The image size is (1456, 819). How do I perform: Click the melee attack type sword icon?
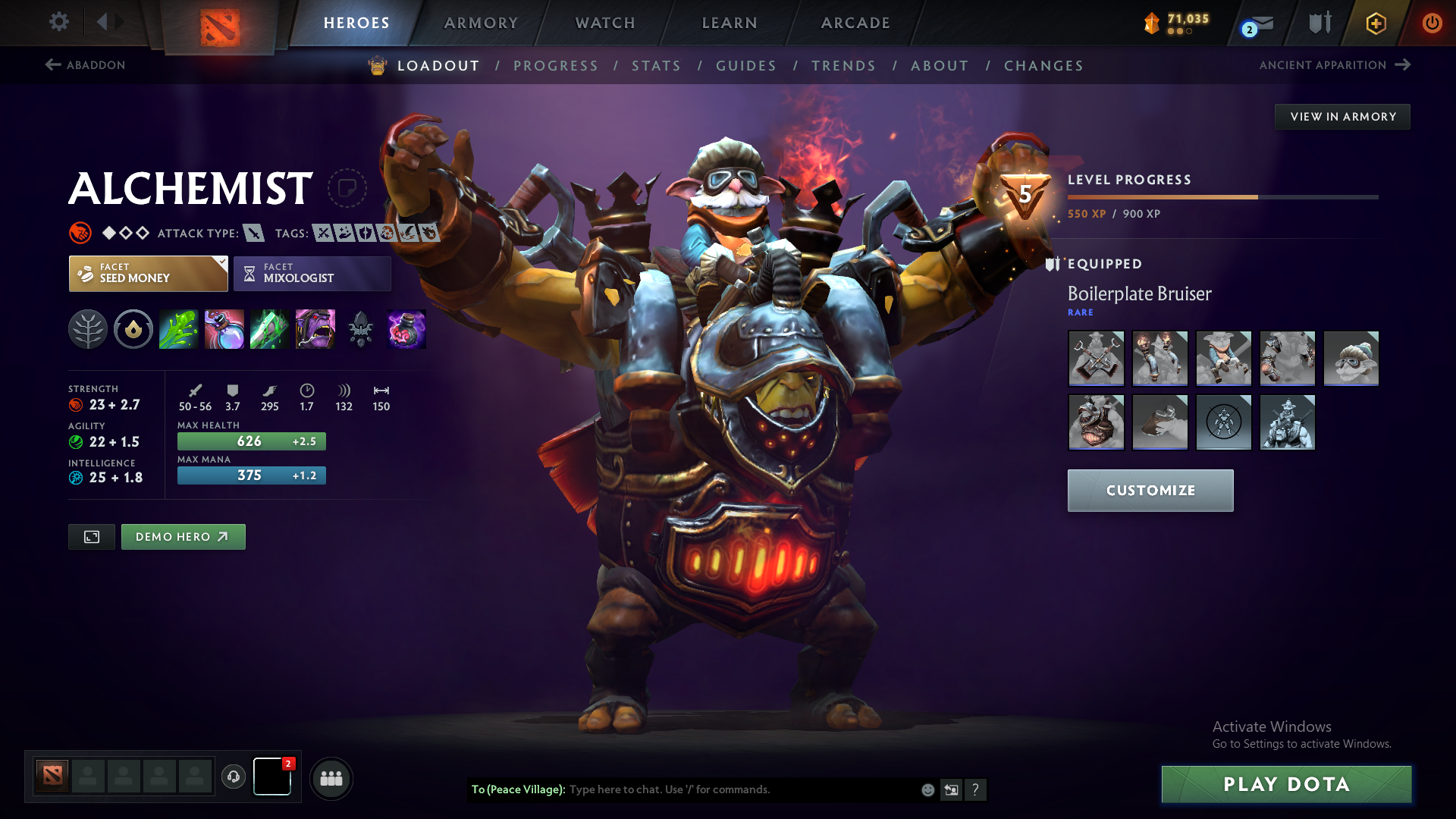coord(253,233)
